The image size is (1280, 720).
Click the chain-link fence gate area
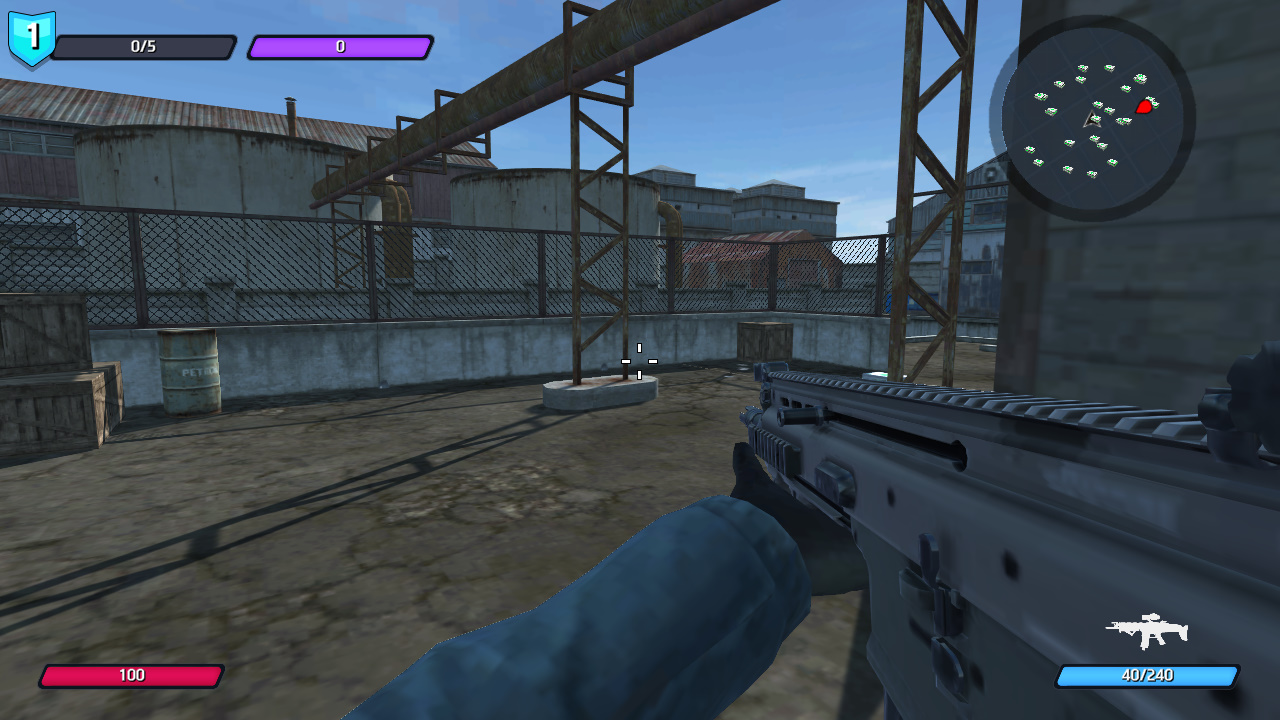pos(300,270)
